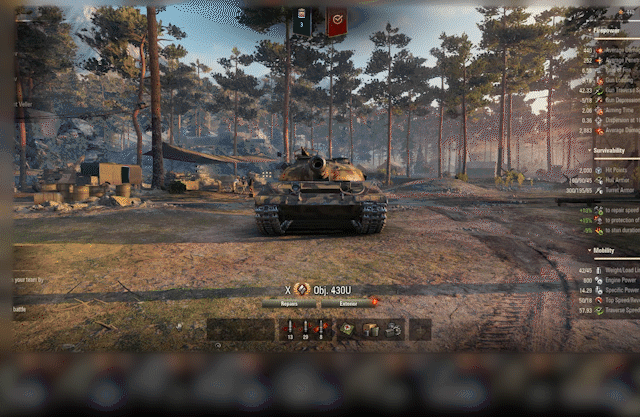
Task: Open the gear repair kit consumable slot
Action: tap(394, 329)
